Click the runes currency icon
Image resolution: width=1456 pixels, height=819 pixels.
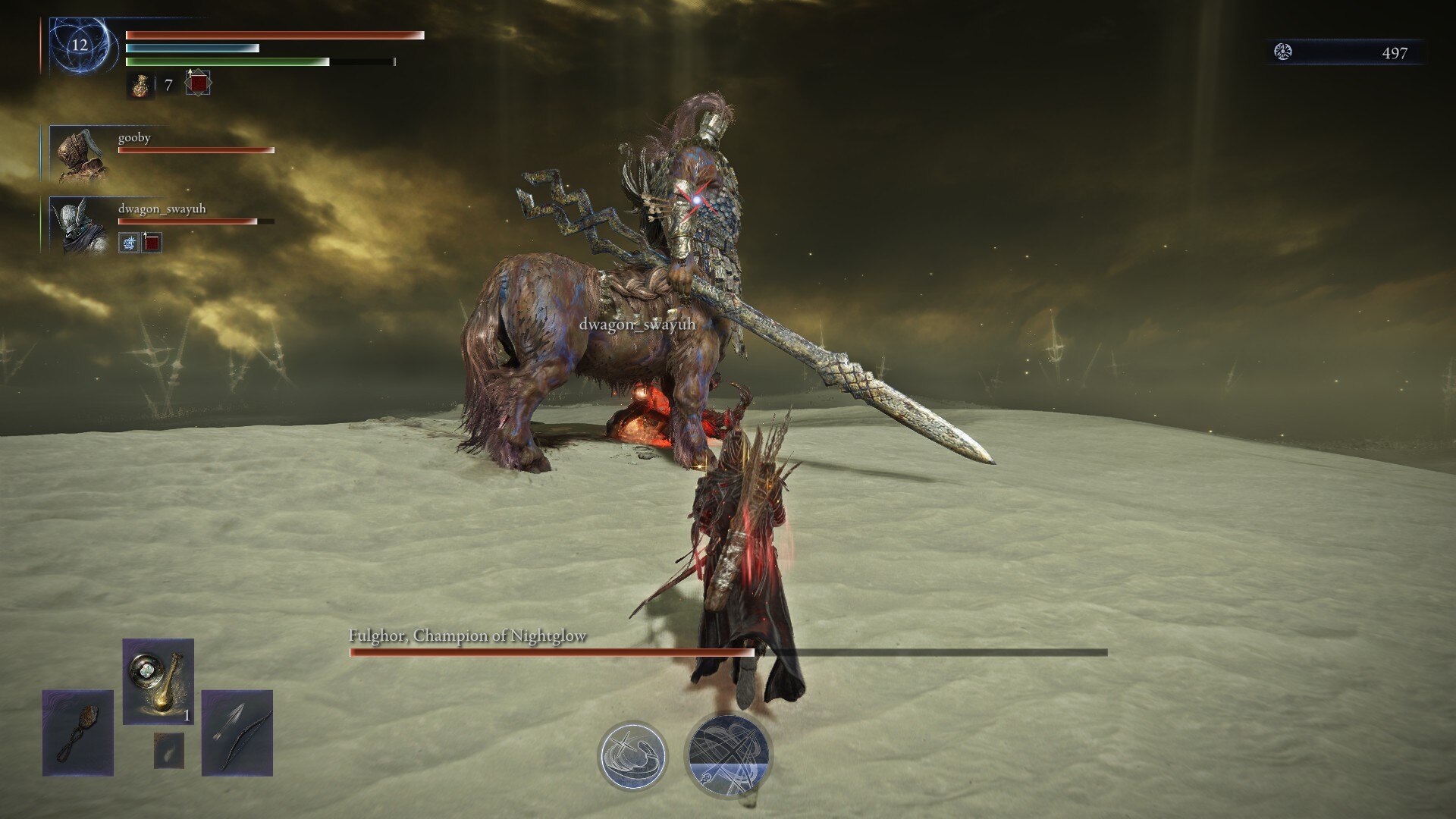(x=1283, y=52)
